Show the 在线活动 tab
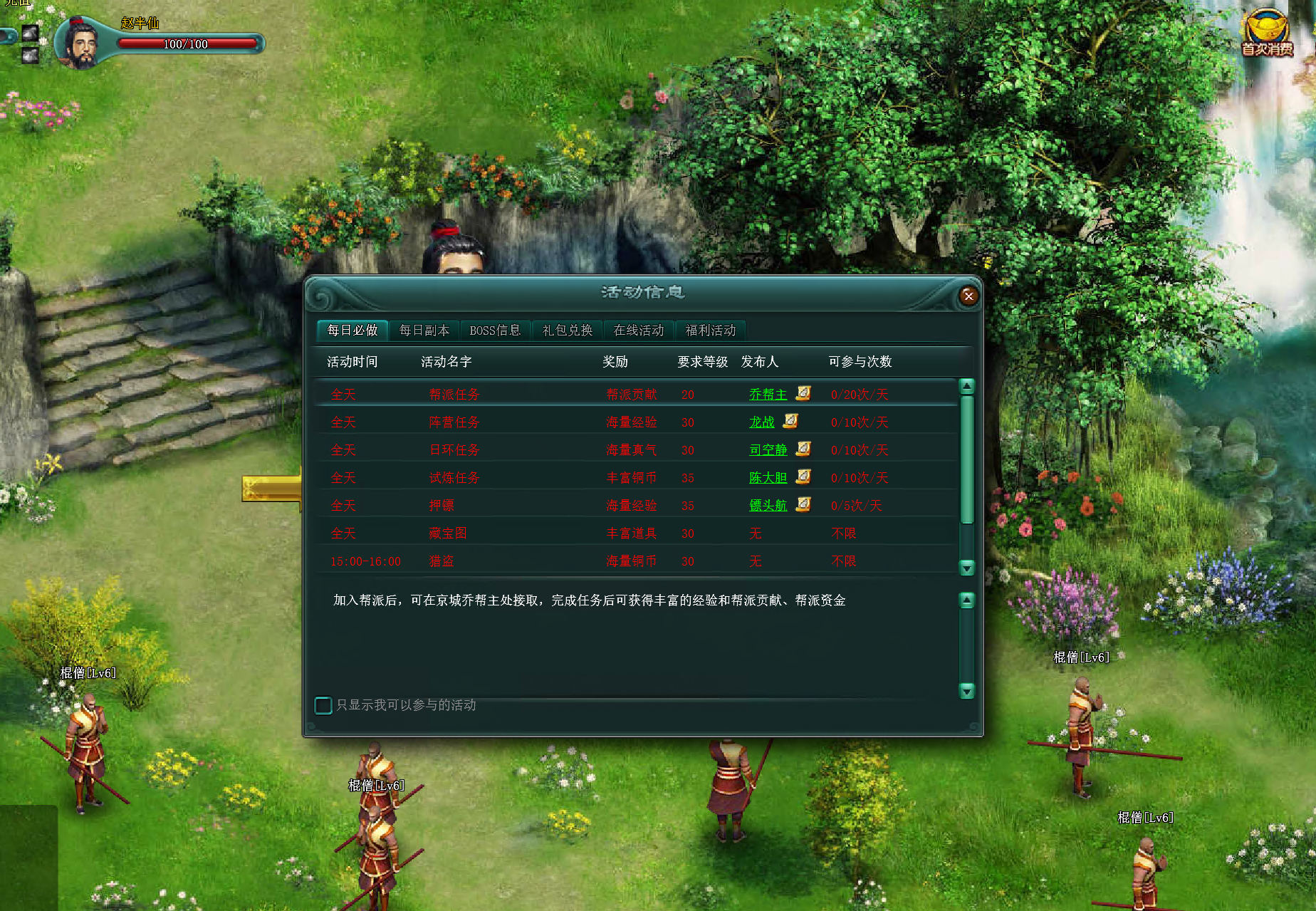Viewport: 1316px width, 911px height. point(638,330)
